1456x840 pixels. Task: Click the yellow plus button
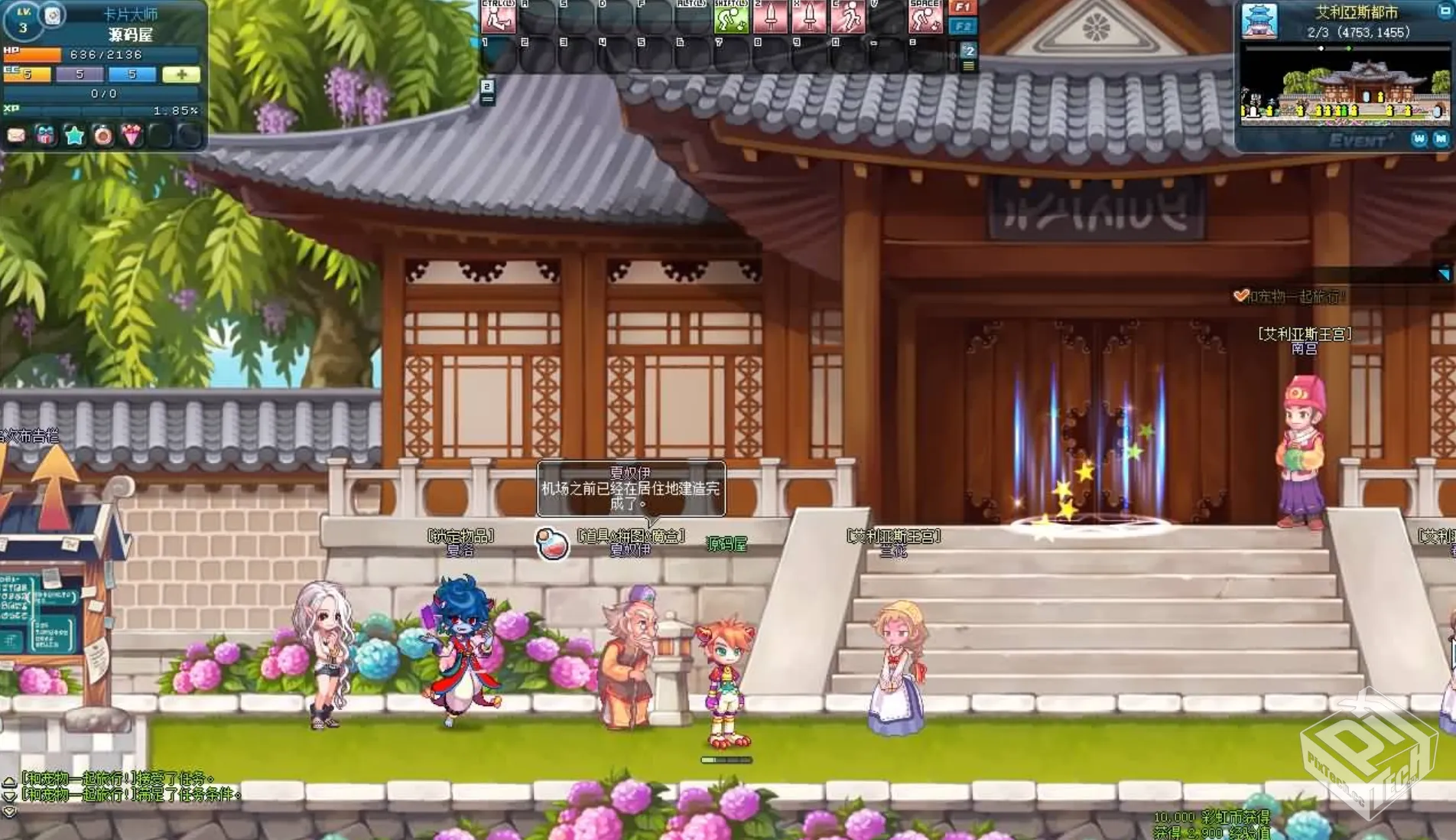coord(181,74)
